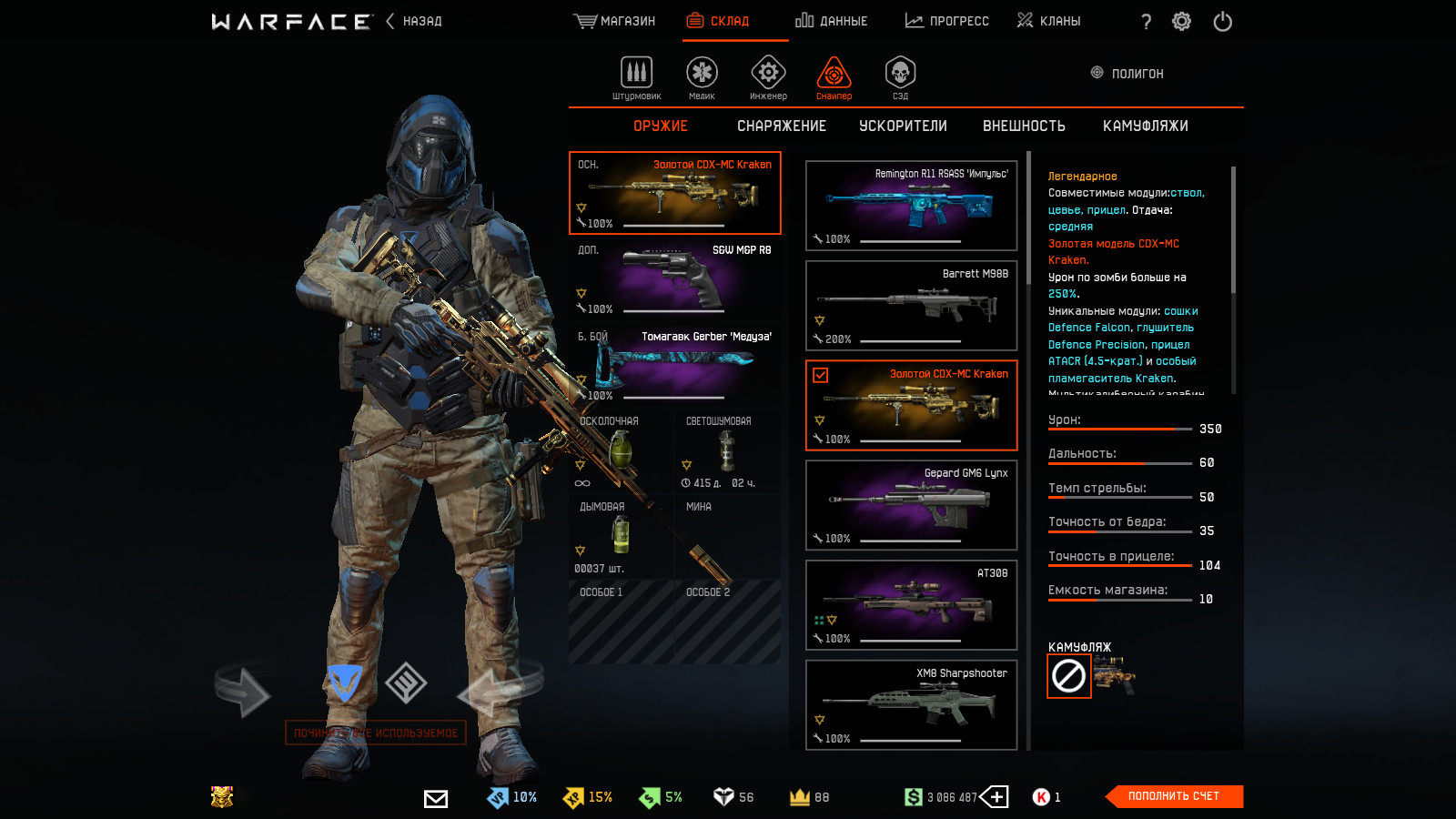1456x819 pixels.
Task: Open the СНАРЯЖЕНИЕ tab
Action: point(781,126)
